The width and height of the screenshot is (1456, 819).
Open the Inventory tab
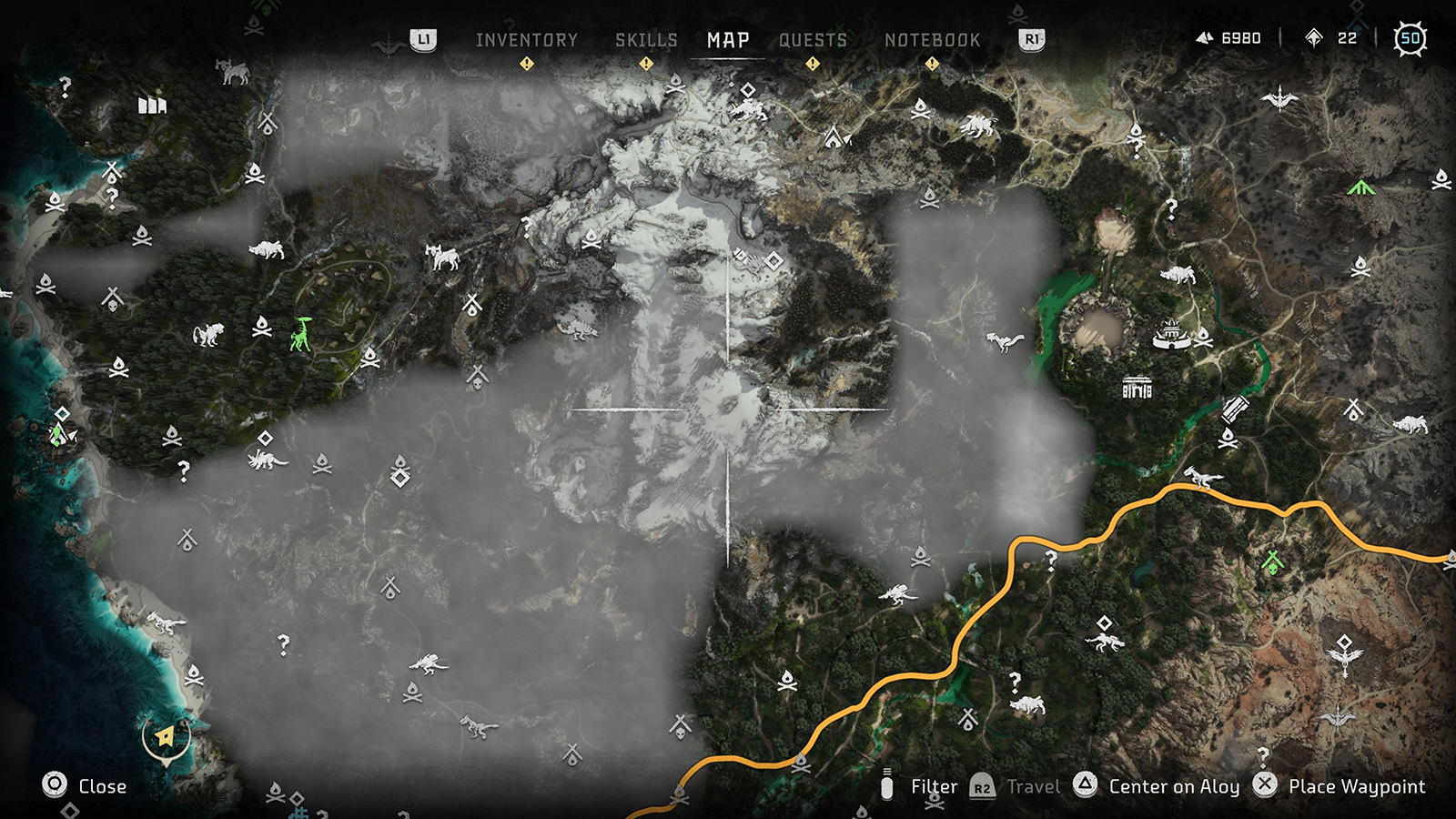[x=526, y=40]
